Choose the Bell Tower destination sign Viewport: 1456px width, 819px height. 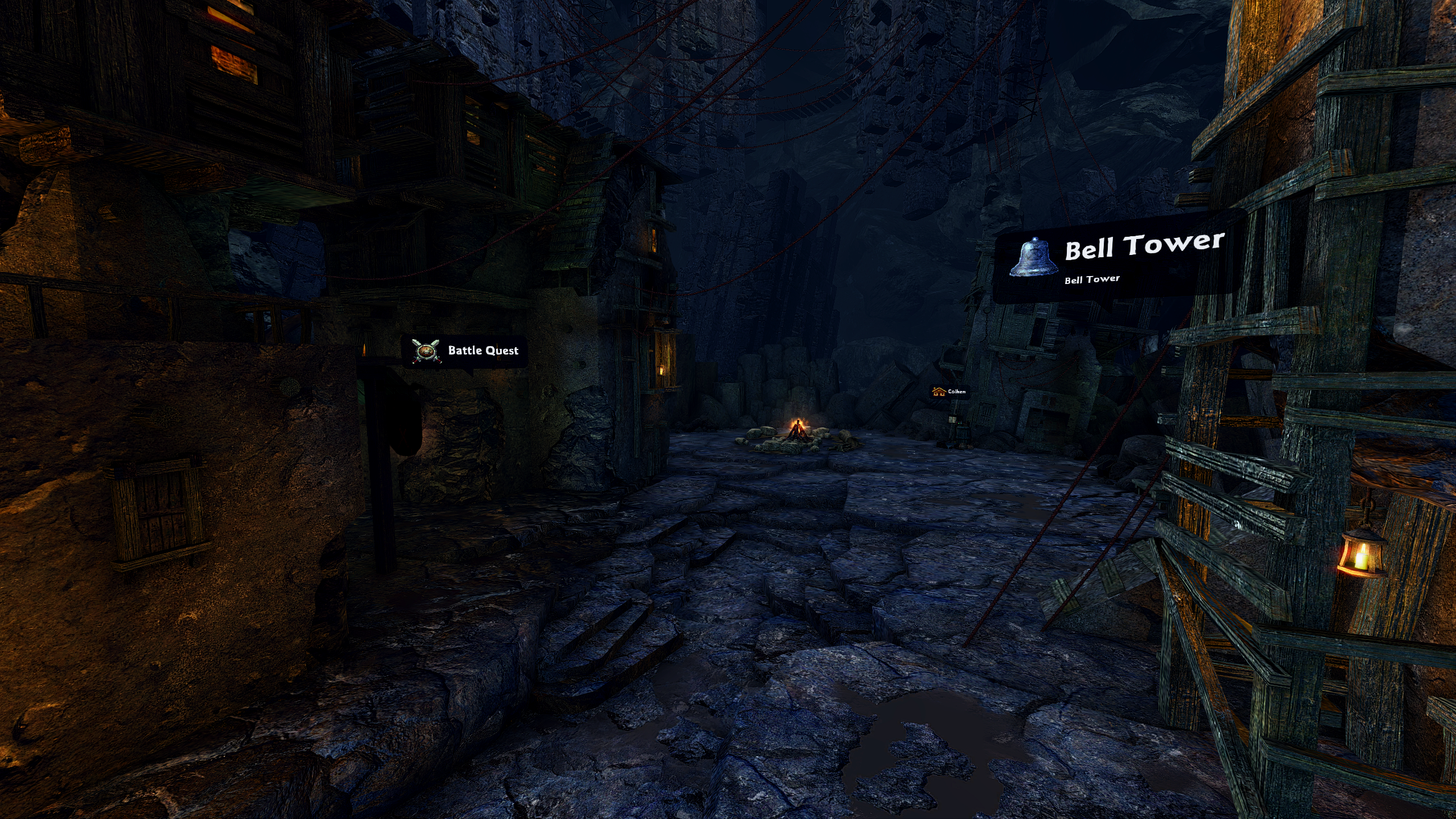pos(1118,257)
